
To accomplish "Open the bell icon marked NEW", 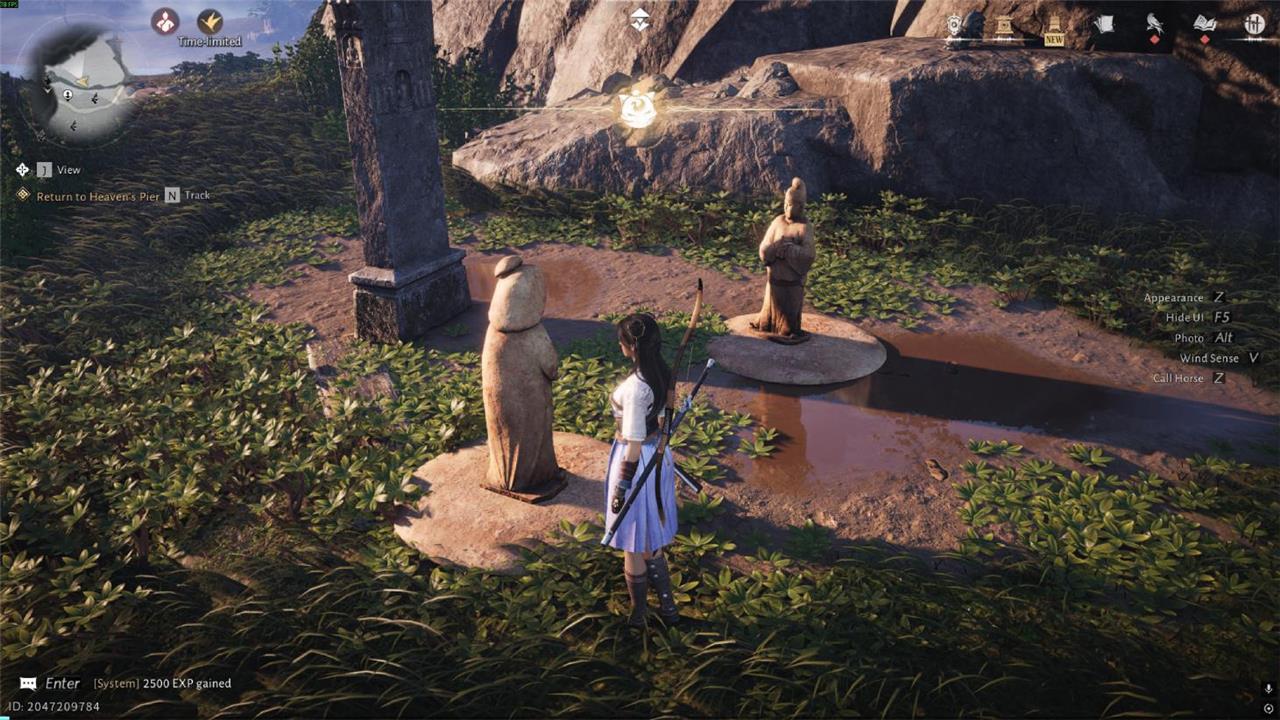I will 1054,25.
